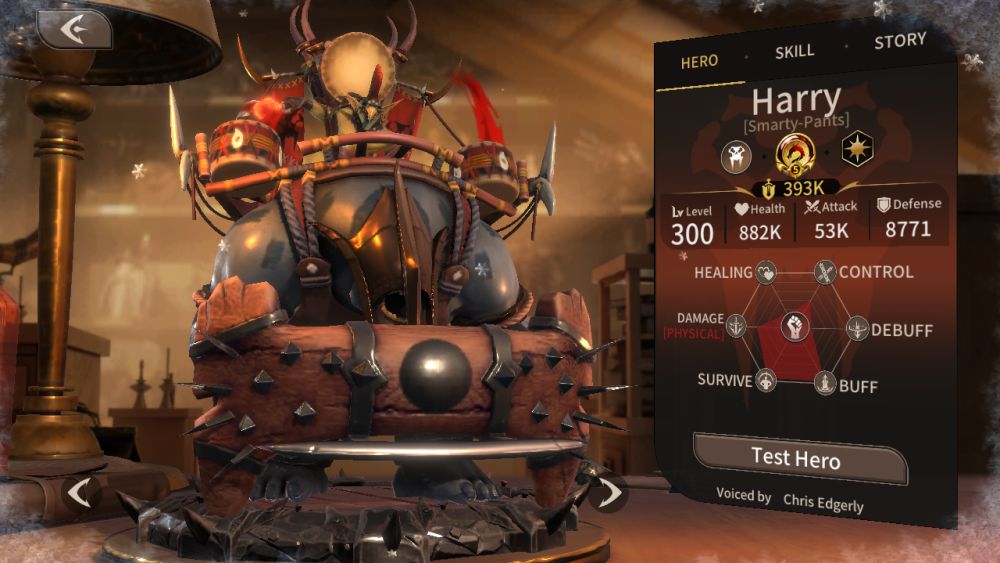This screenshot has width=1000, height=563.
Task: Click the Test Hero button
Action: click(797, 459)
